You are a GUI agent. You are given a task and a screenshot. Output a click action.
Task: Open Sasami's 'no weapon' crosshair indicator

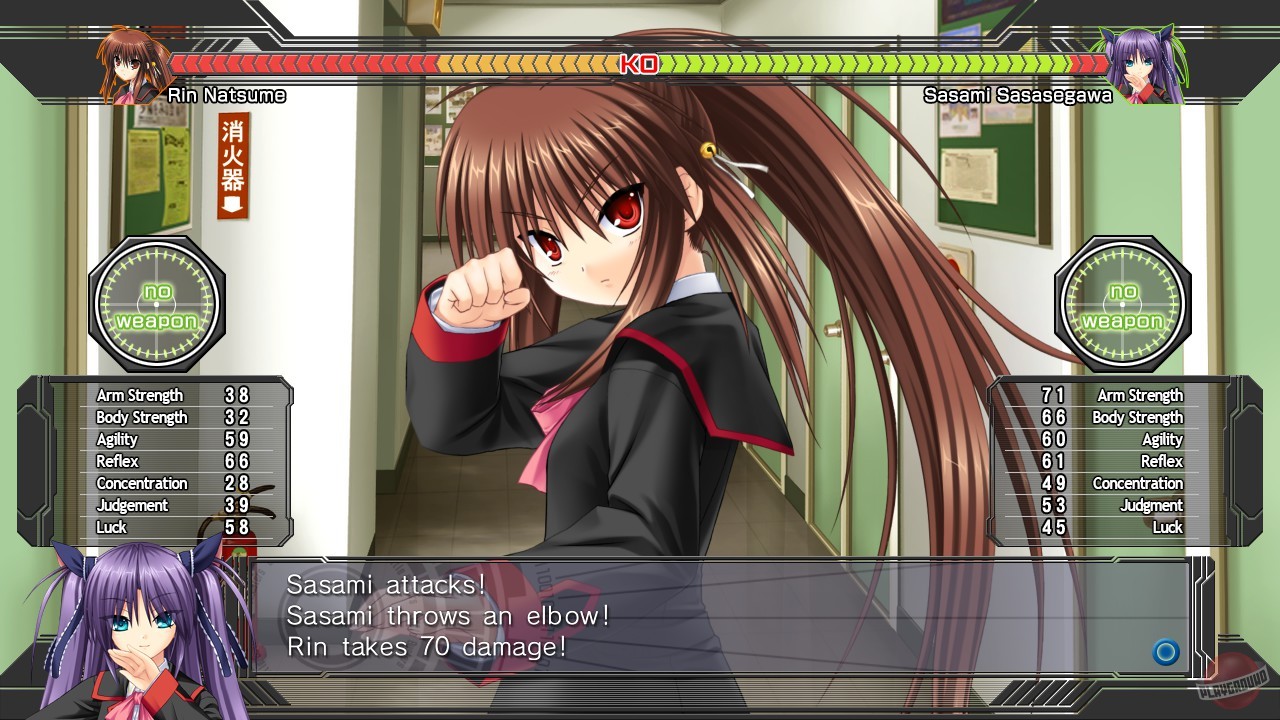pos(1124,304)
